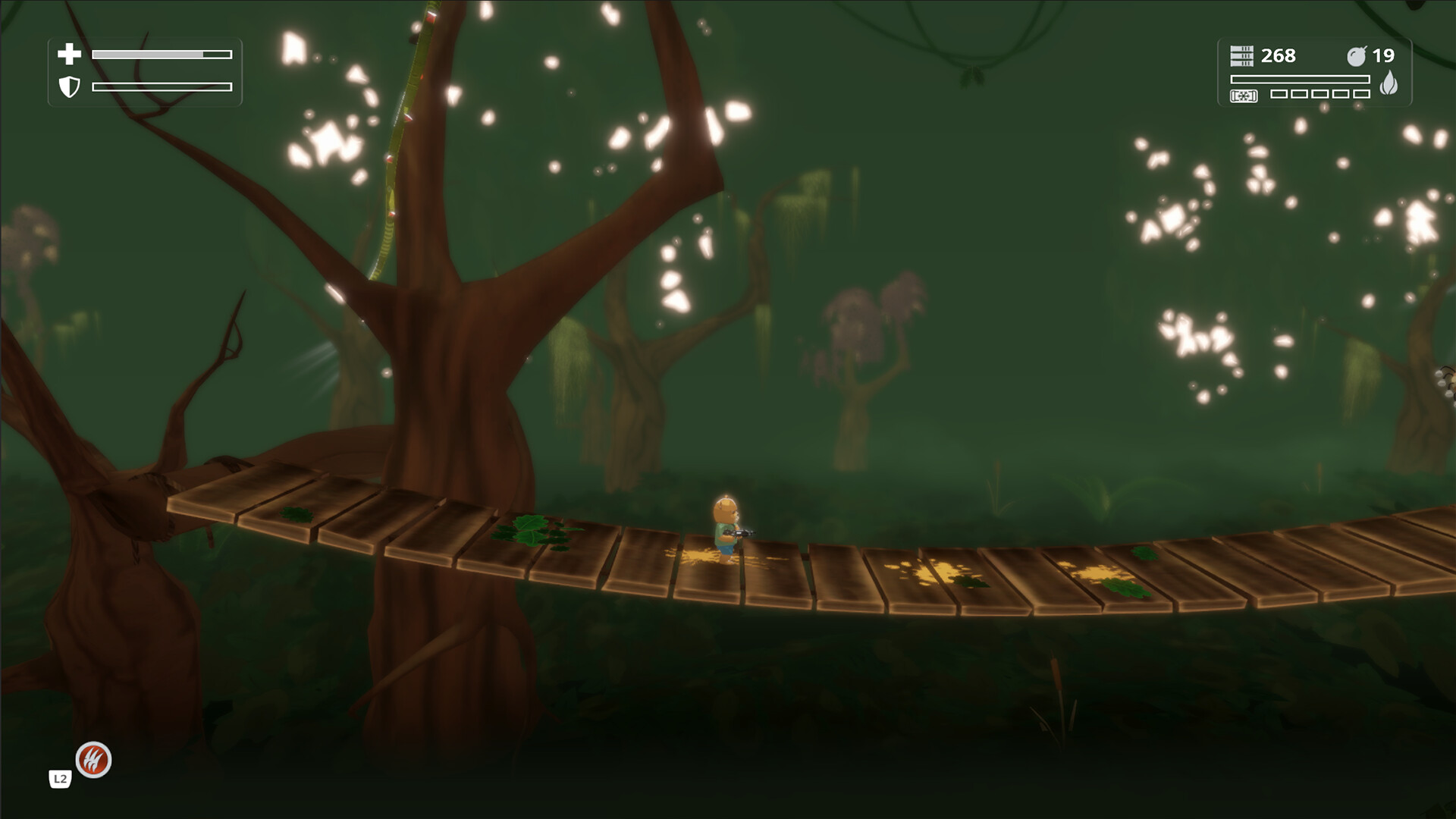Screen dimensions: 1456x819
Task: Click the grenade icon next to the 19
Action: pyautogui.click(x=1357, y=55)
